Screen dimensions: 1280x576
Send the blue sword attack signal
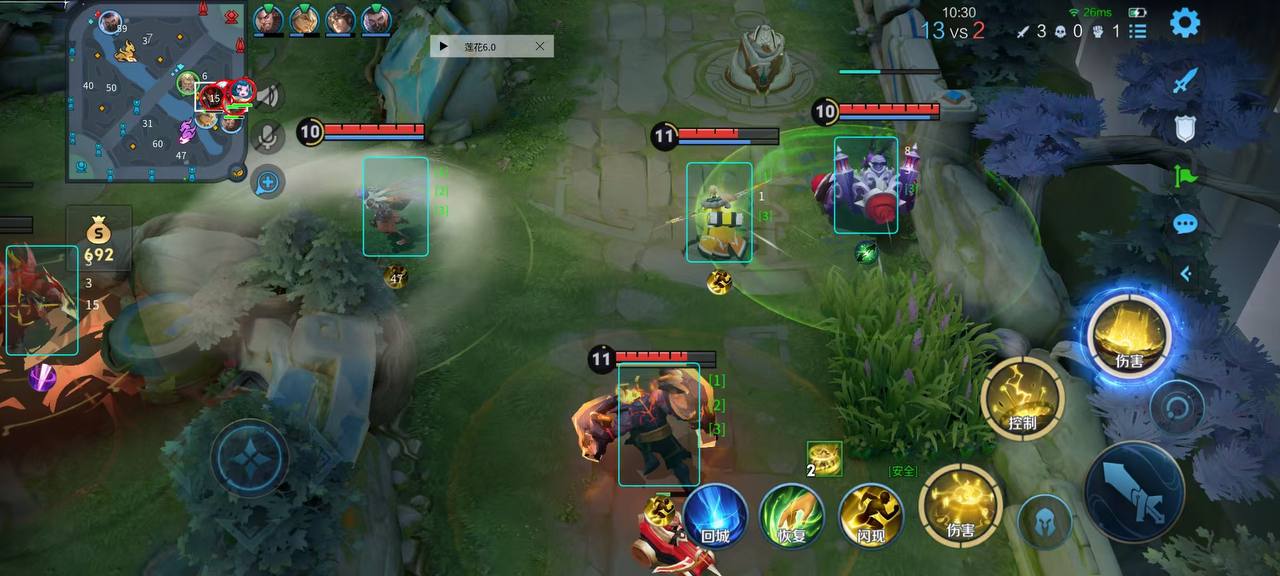click(1185, 81)
